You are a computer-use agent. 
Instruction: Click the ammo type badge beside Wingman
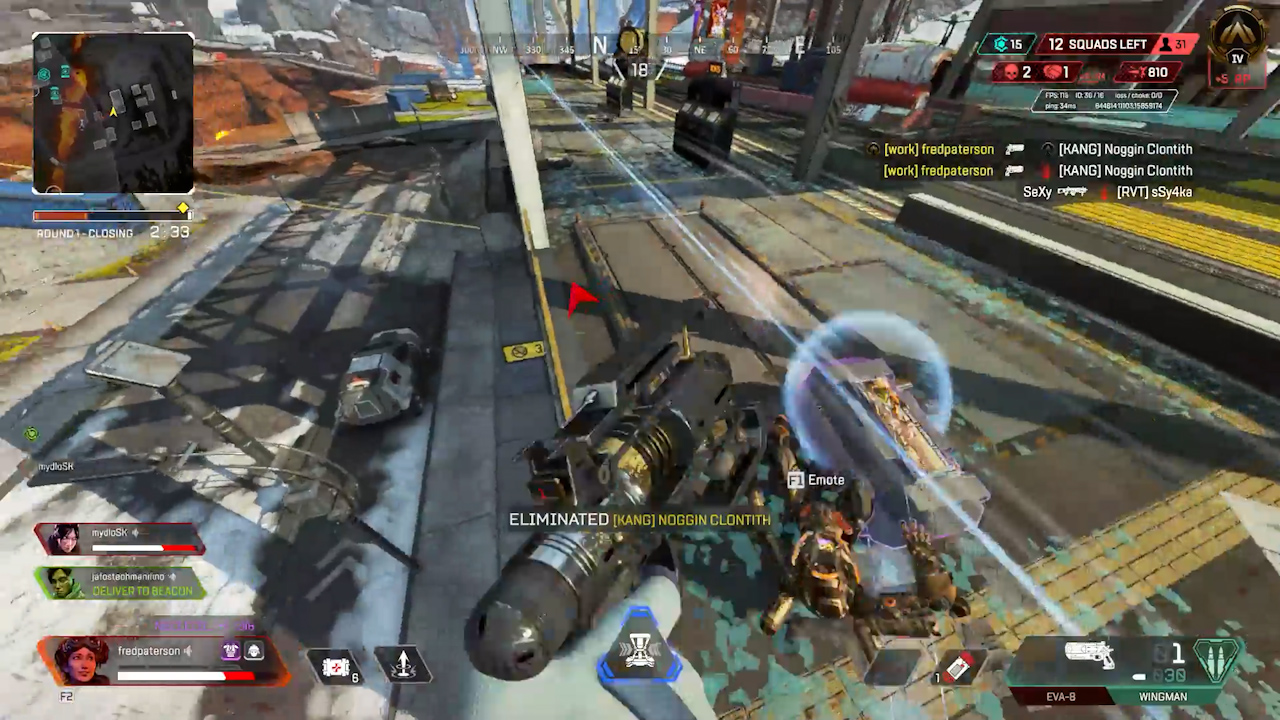pos(1220,661)
